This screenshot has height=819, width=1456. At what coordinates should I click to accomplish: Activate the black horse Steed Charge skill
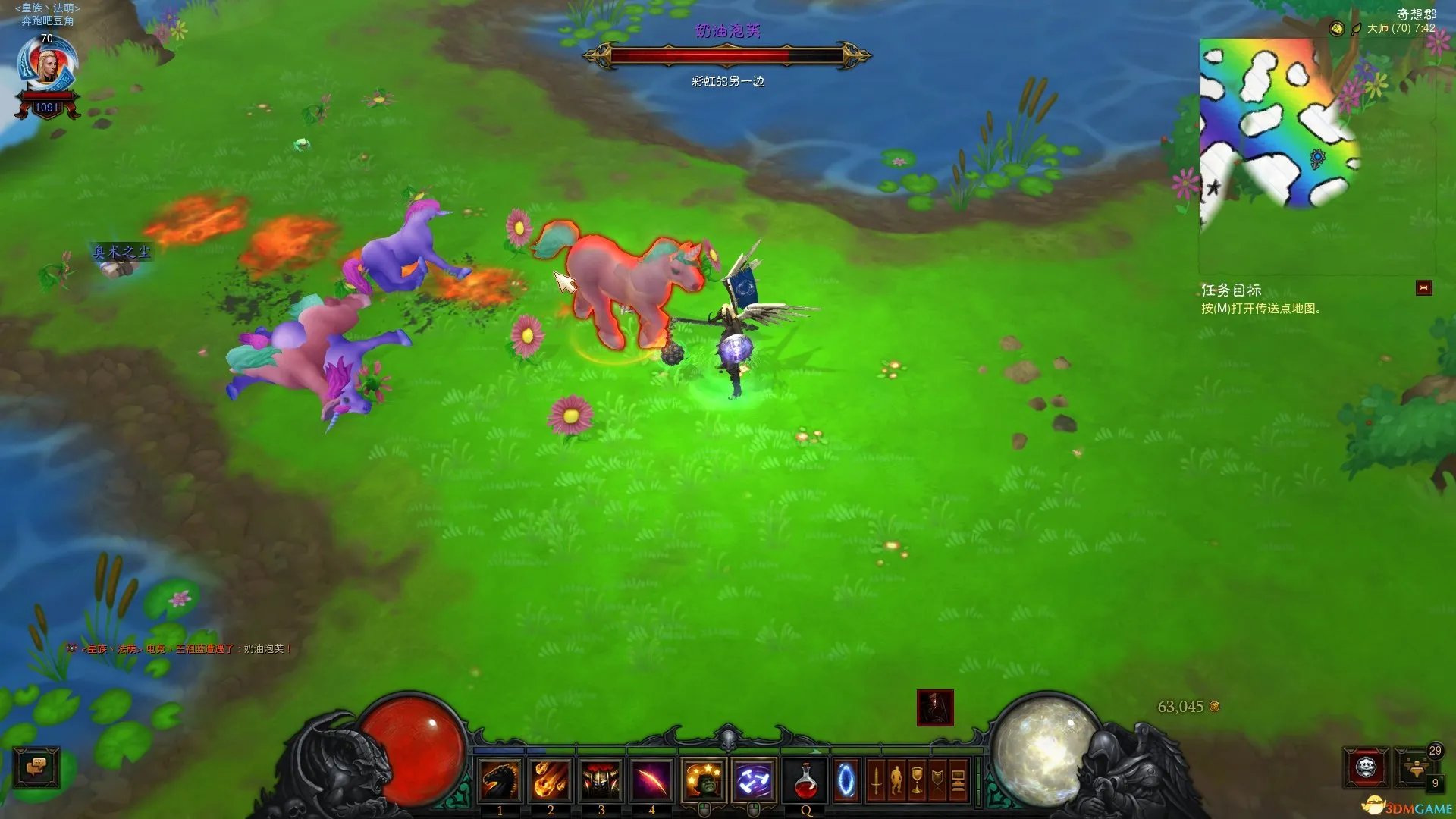pyautogui.click(x=500, y=780)
